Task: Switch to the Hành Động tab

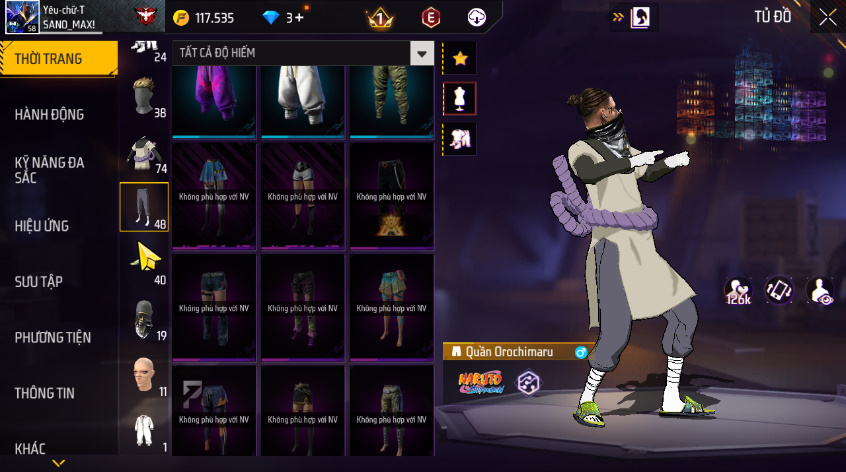Action: click(x=50, y=115)
